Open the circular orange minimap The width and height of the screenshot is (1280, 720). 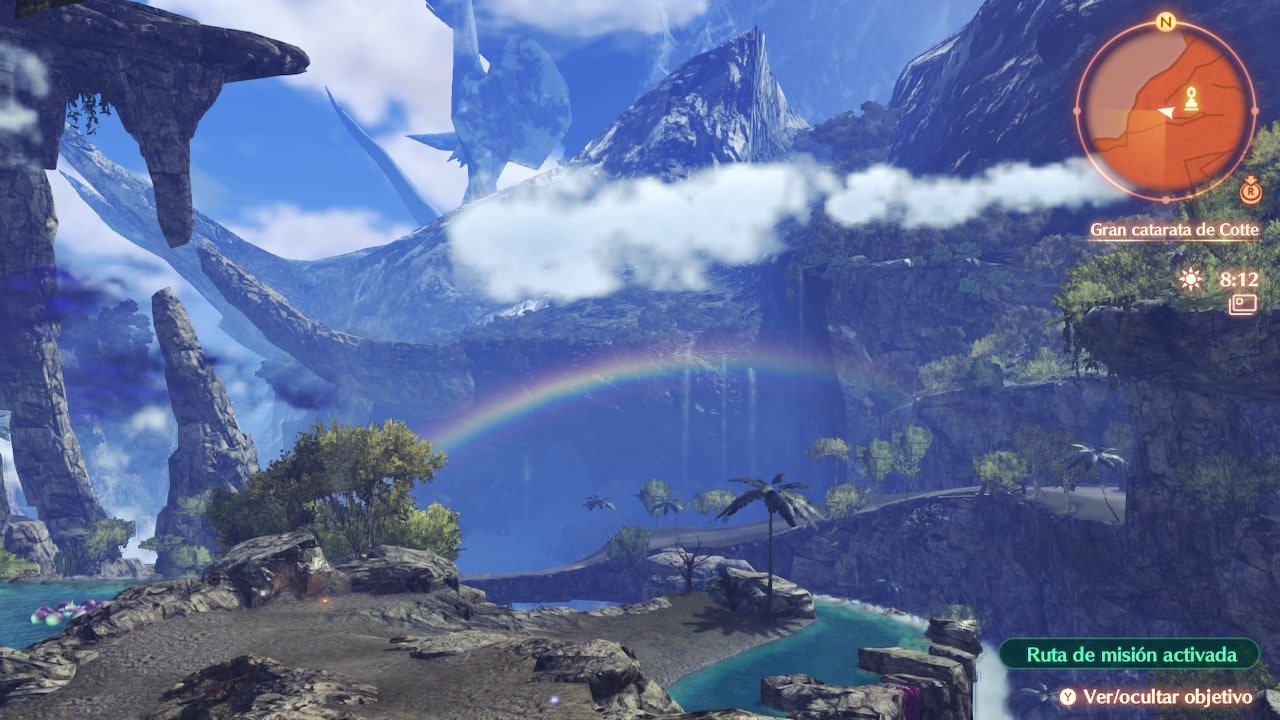coord(1165,109)
